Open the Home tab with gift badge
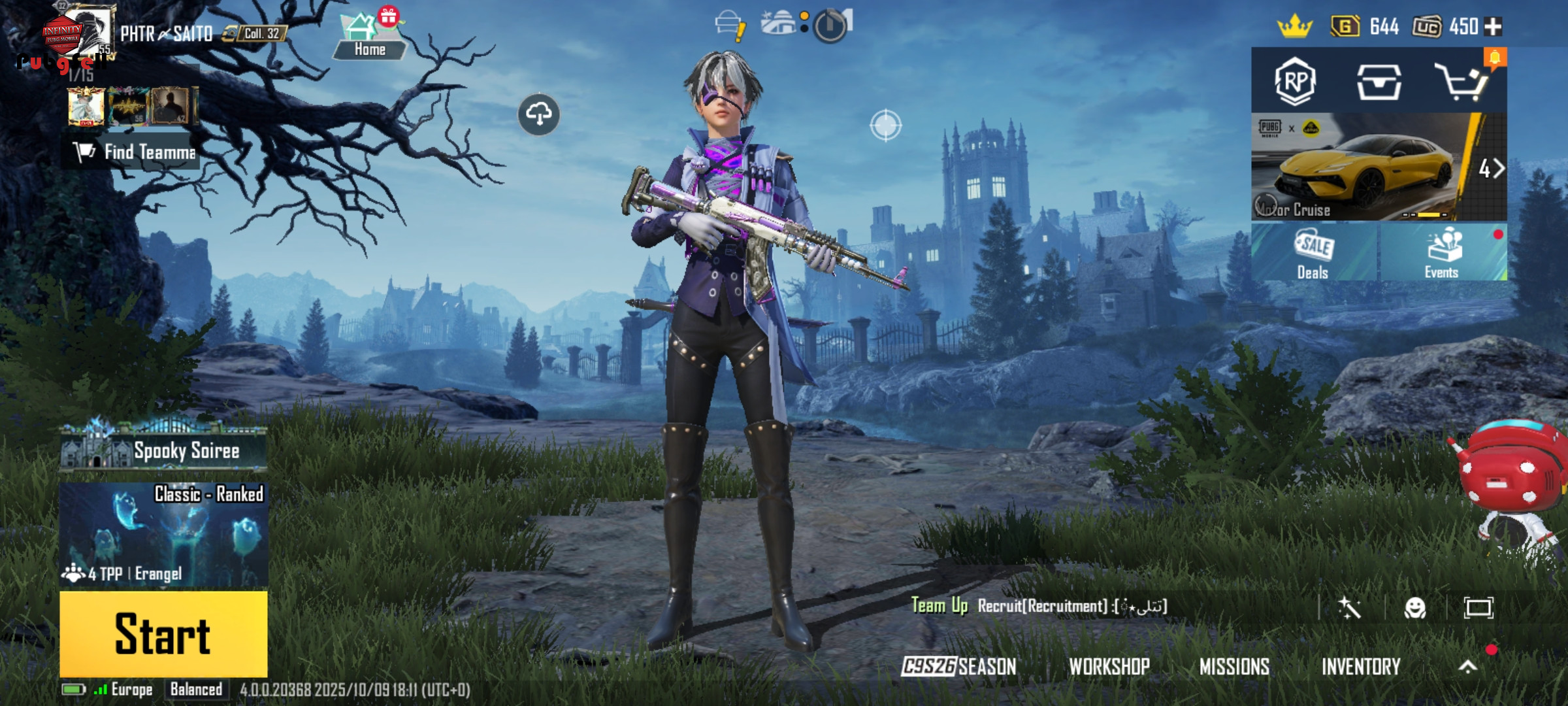 370,36
